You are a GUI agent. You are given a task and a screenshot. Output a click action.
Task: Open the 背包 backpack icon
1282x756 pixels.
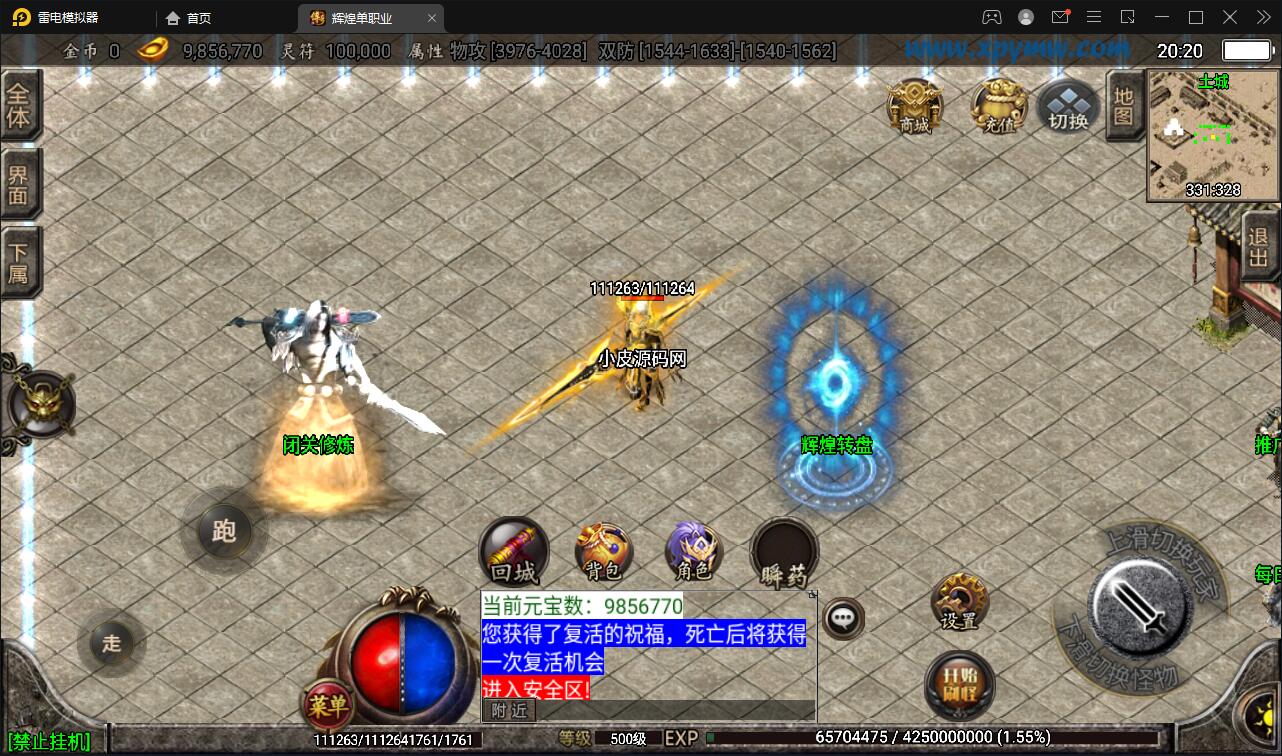pyautogui.click(x=604, y=552)
